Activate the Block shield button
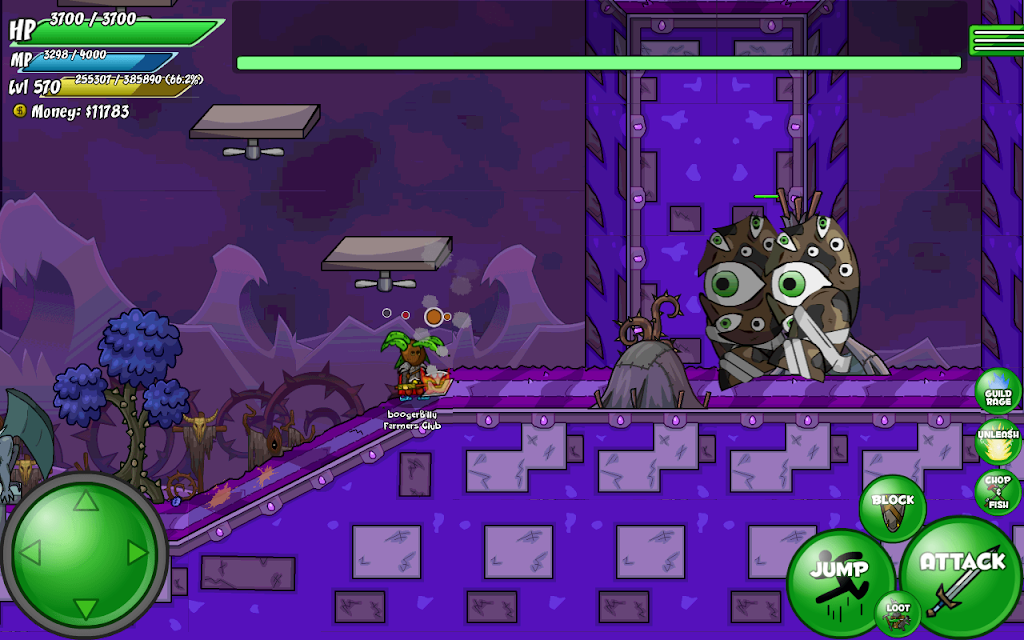This screenshot has height=640, width=1024. click(892, 504)
